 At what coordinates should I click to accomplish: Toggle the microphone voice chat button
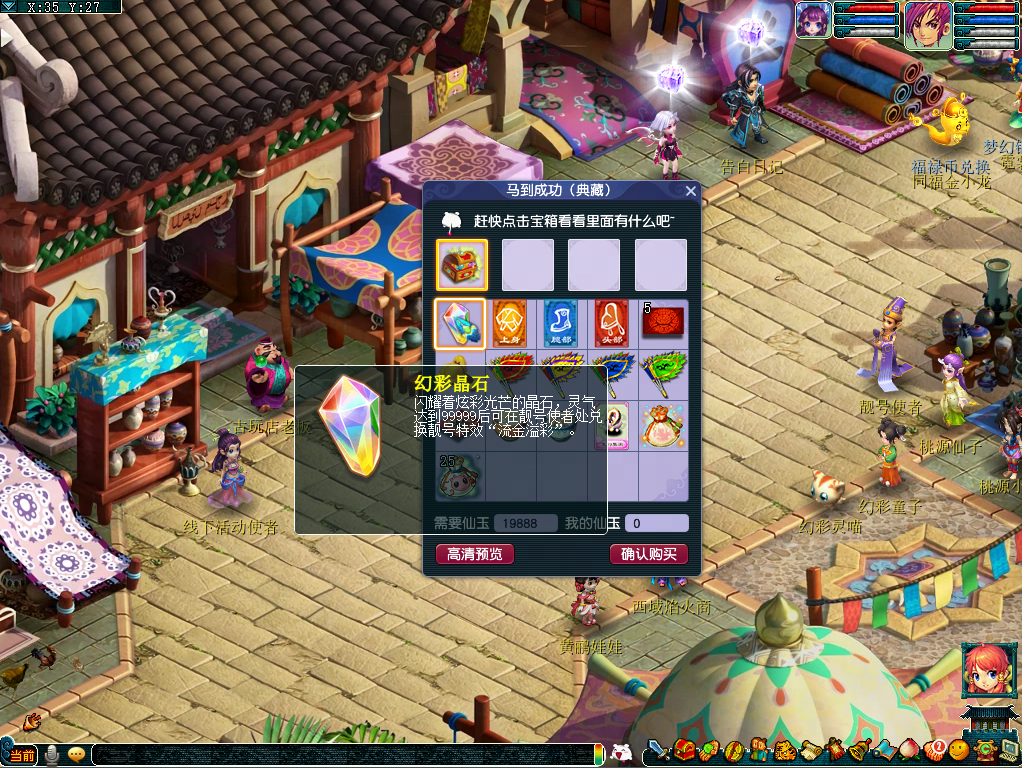[51, 754]
